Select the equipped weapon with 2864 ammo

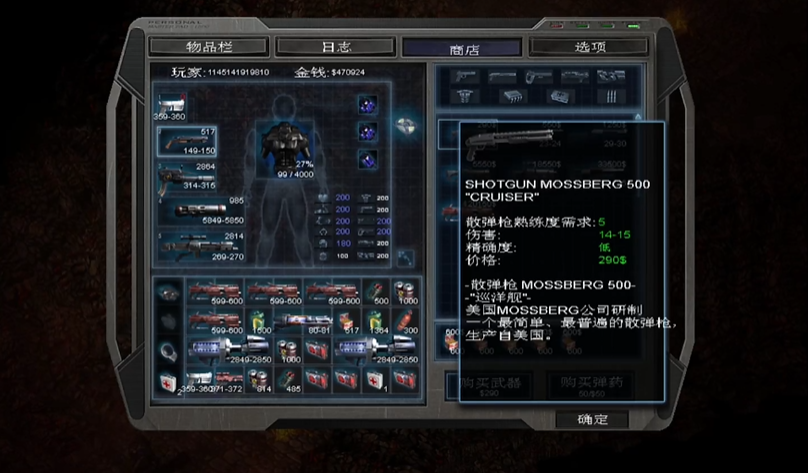[187, 174]
